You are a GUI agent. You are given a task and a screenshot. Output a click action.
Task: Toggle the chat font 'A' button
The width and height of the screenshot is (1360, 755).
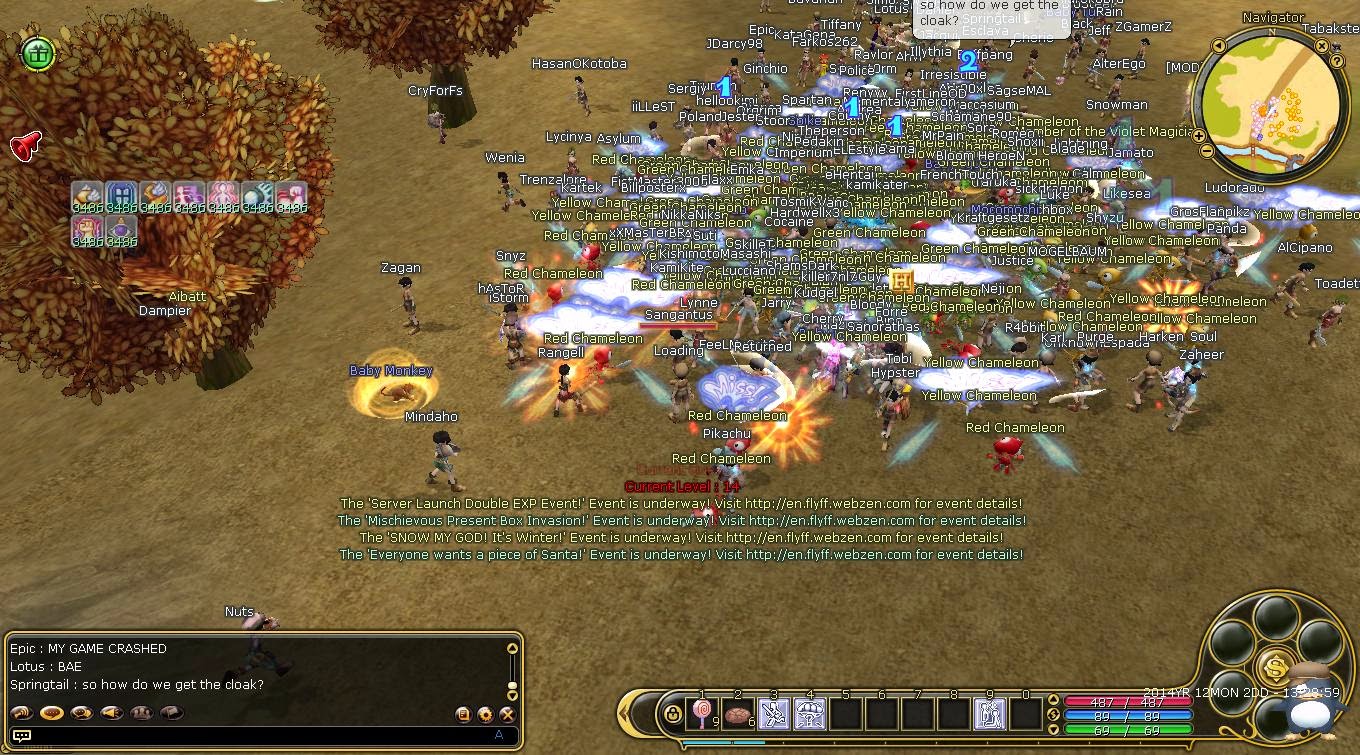[499, 734]
